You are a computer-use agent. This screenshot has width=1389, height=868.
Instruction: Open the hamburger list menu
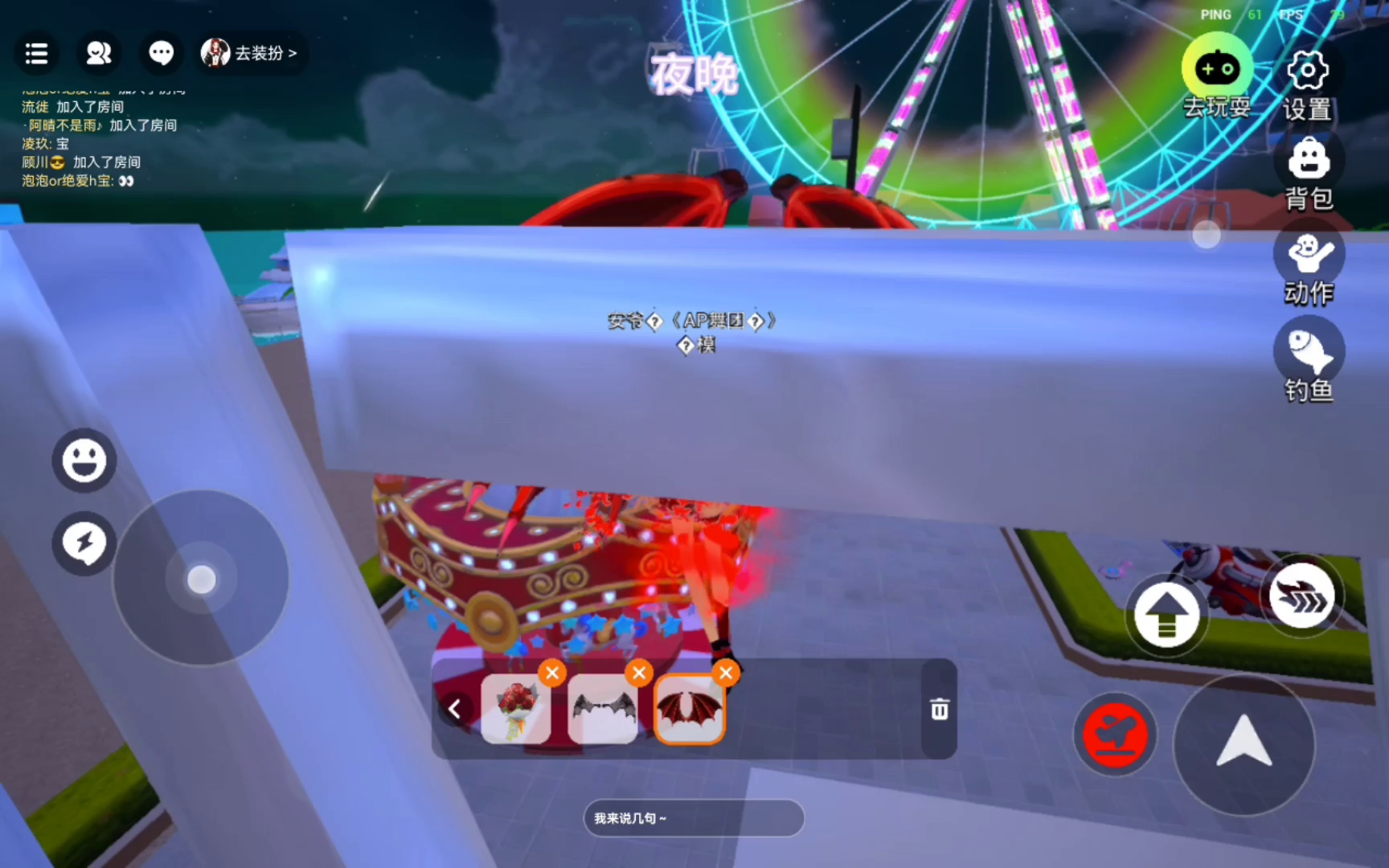click(x=36, y=54)
